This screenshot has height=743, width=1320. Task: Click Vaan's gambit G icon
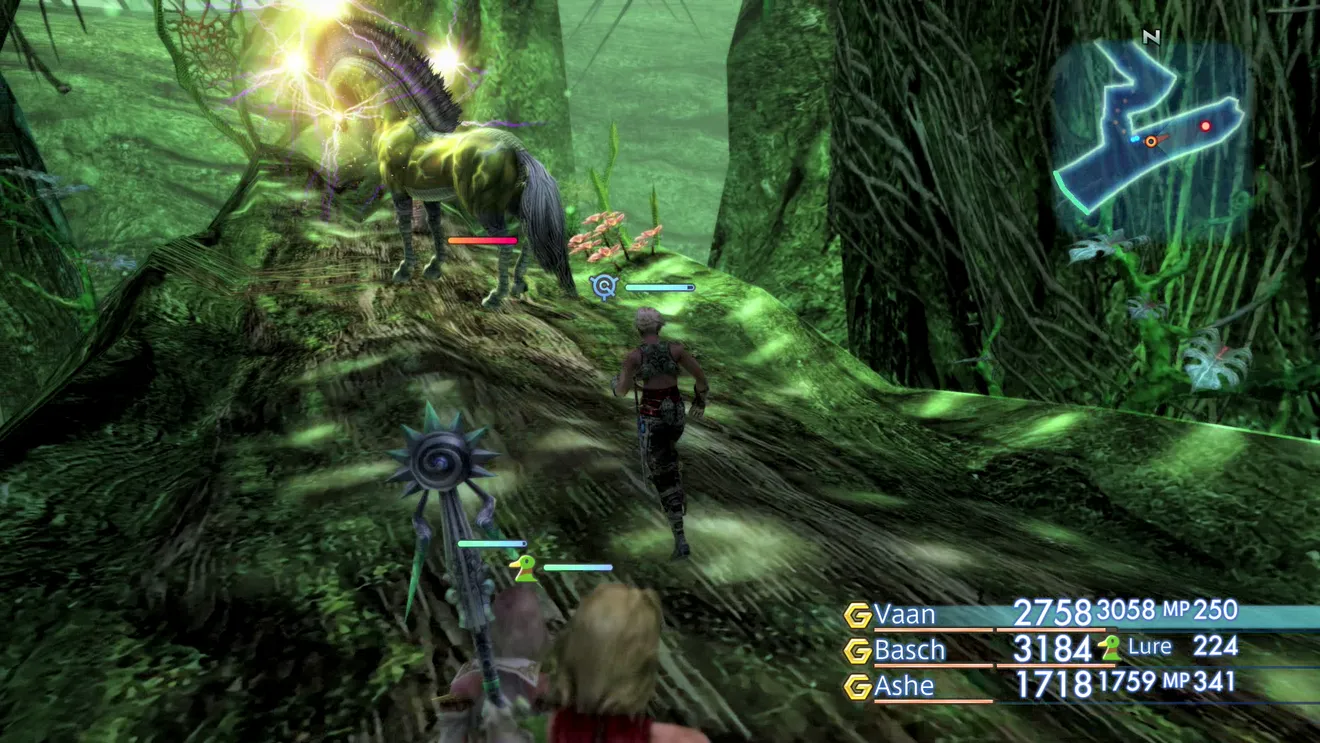click(x=857, y=615)
